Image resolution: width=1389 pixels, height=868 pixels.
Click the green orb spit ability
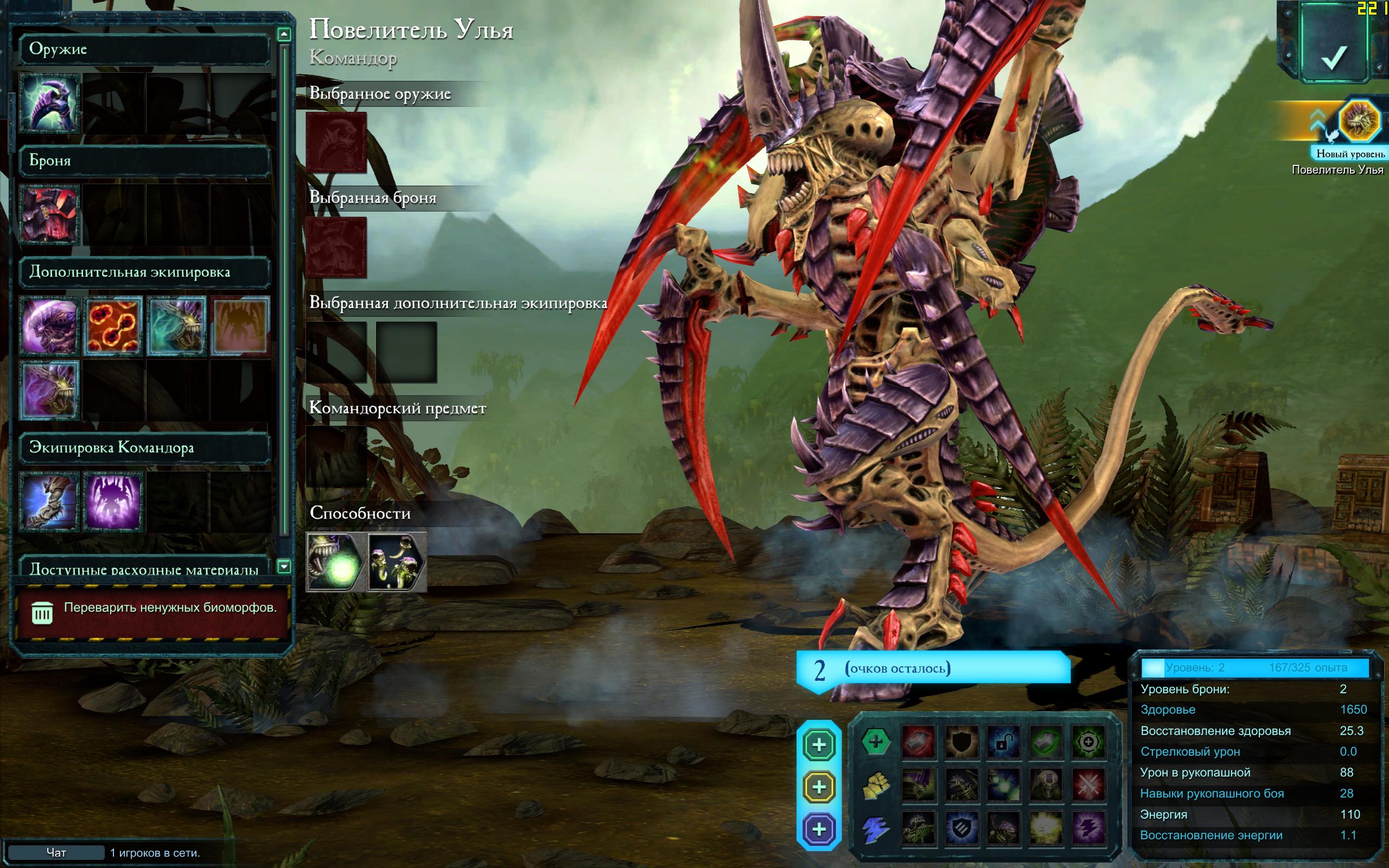click(335, 563)
